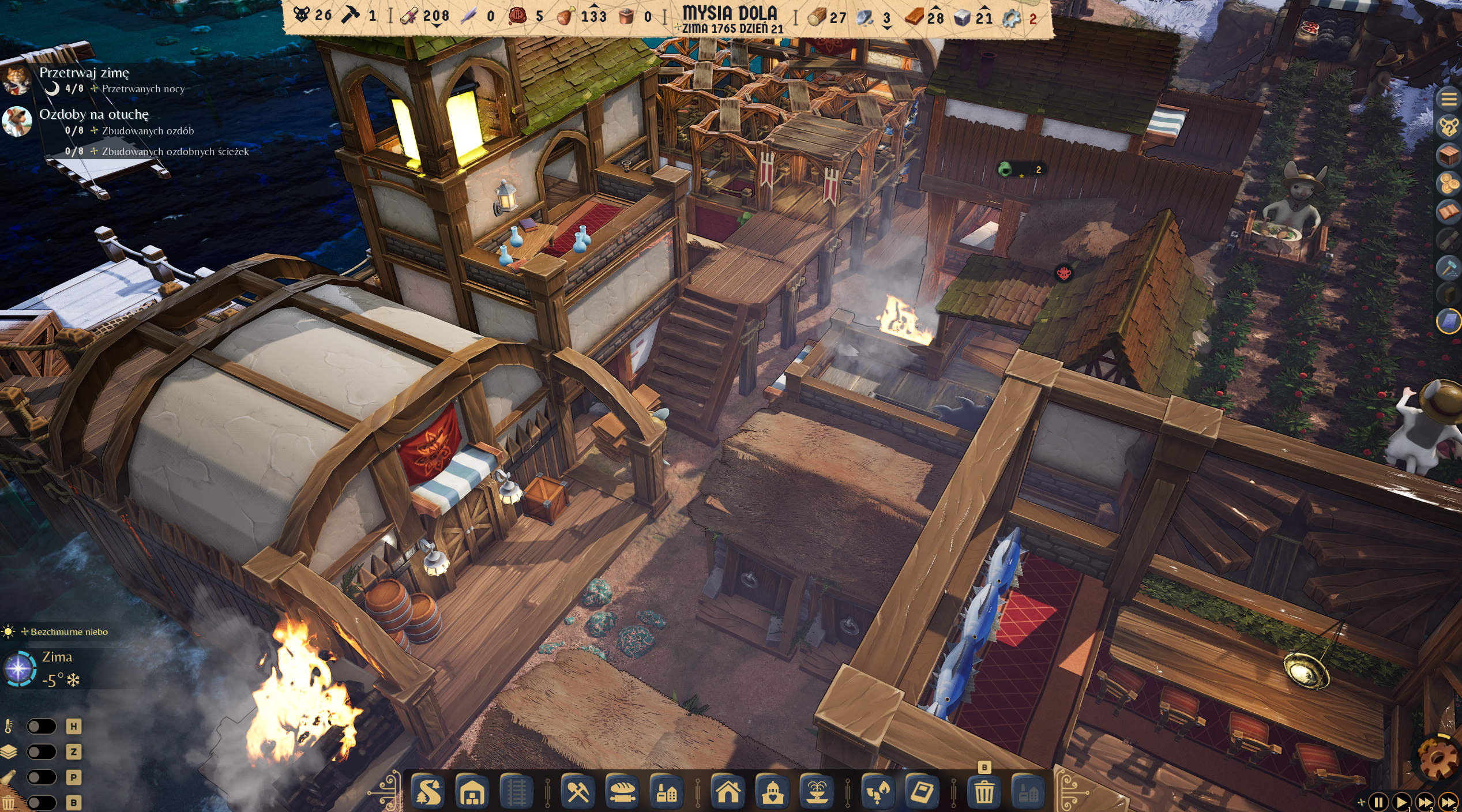Open the house residential build category

(x=728, y=792)
